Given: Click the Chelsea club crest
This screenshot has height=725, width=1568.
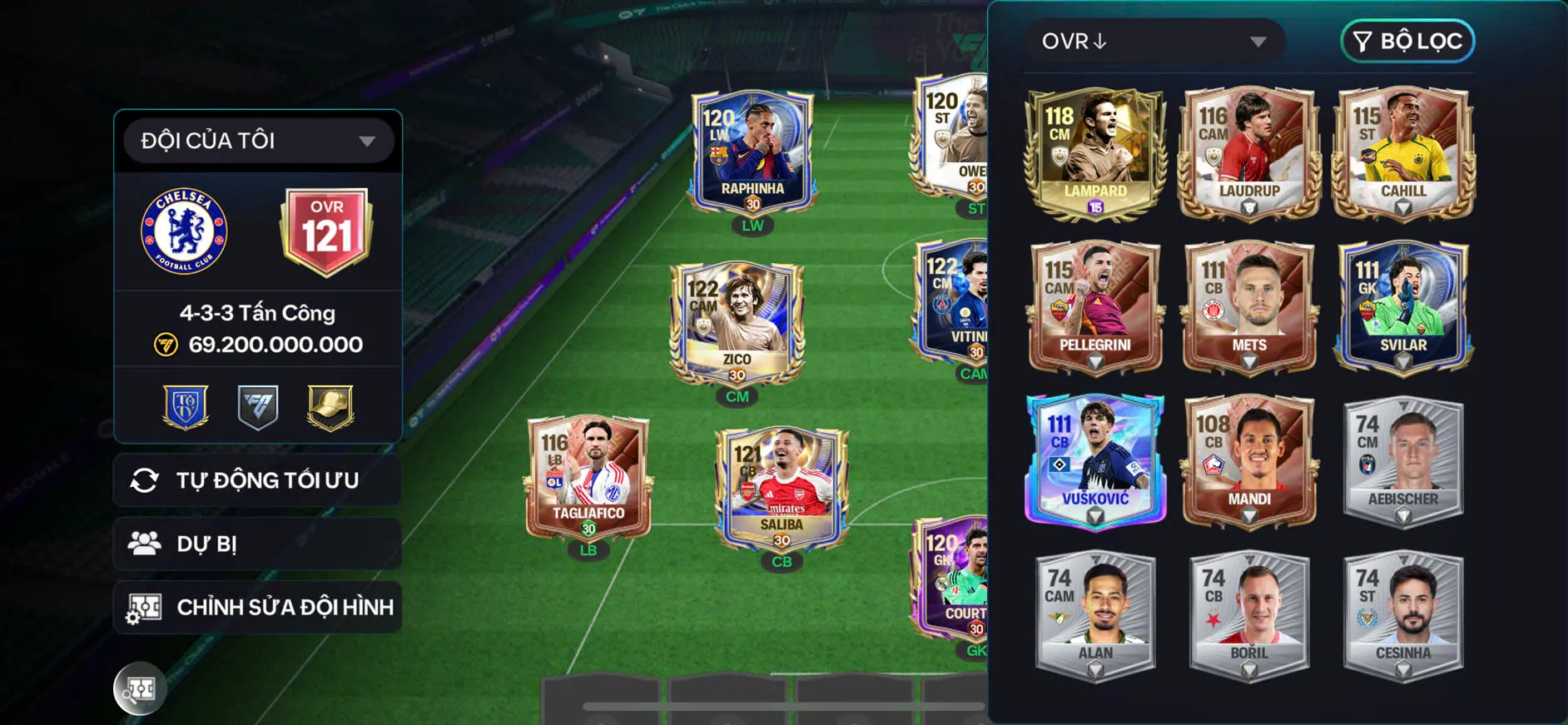Looking at the screenshot, I should click(183, 231).
